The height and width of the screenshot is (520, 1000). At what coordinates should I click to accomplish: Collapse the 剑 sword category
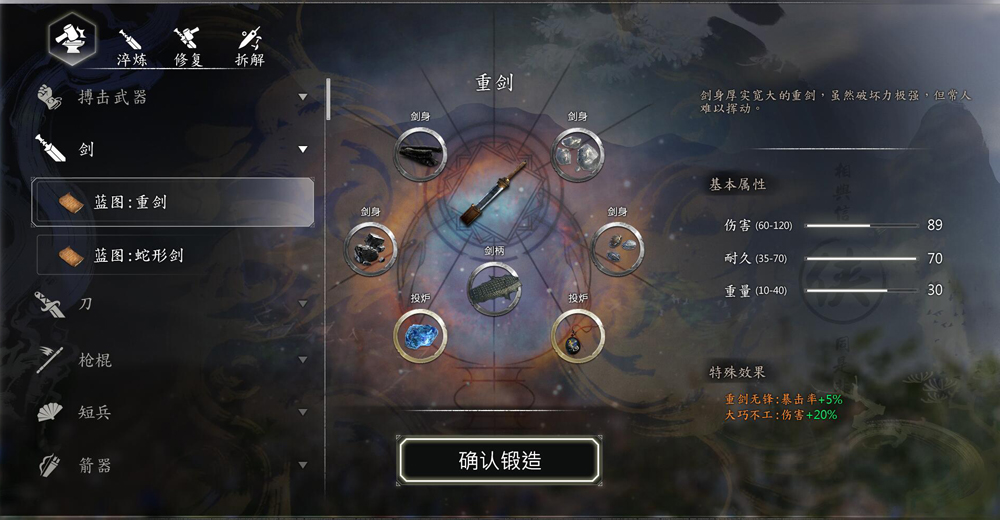point(170,150)
